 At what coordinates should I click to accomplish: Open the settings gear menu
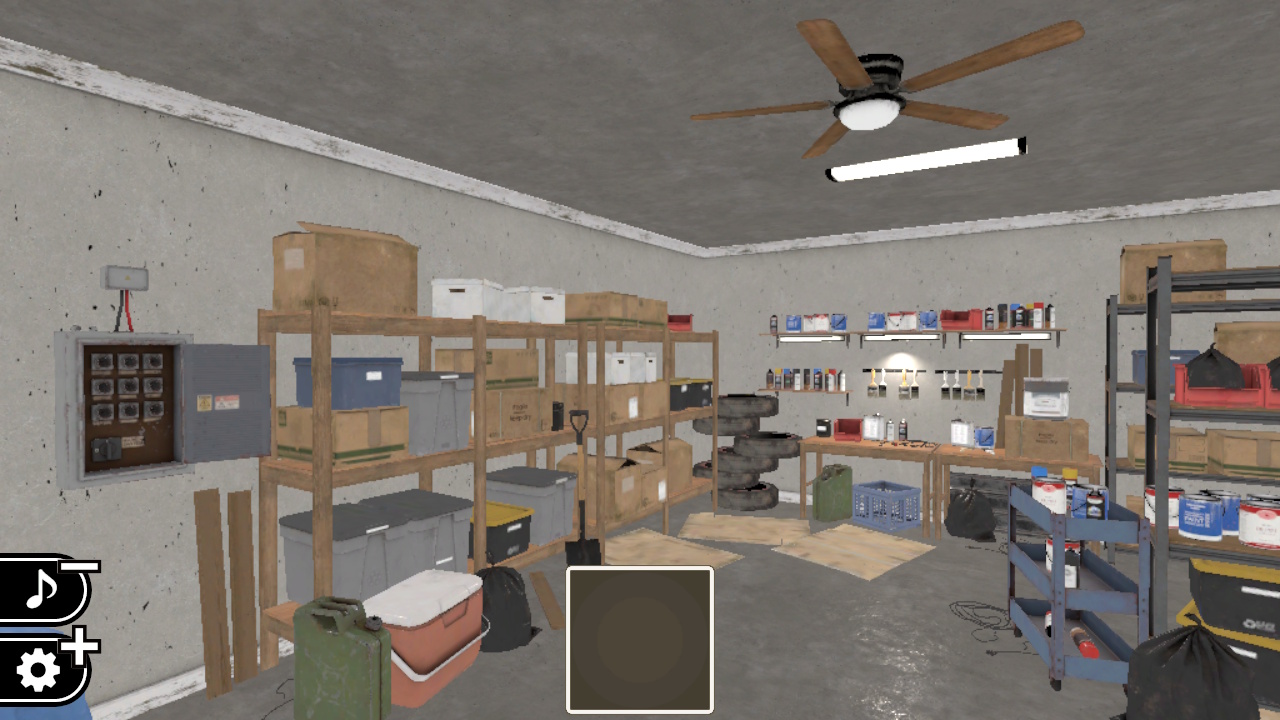[x=40, y=663]
